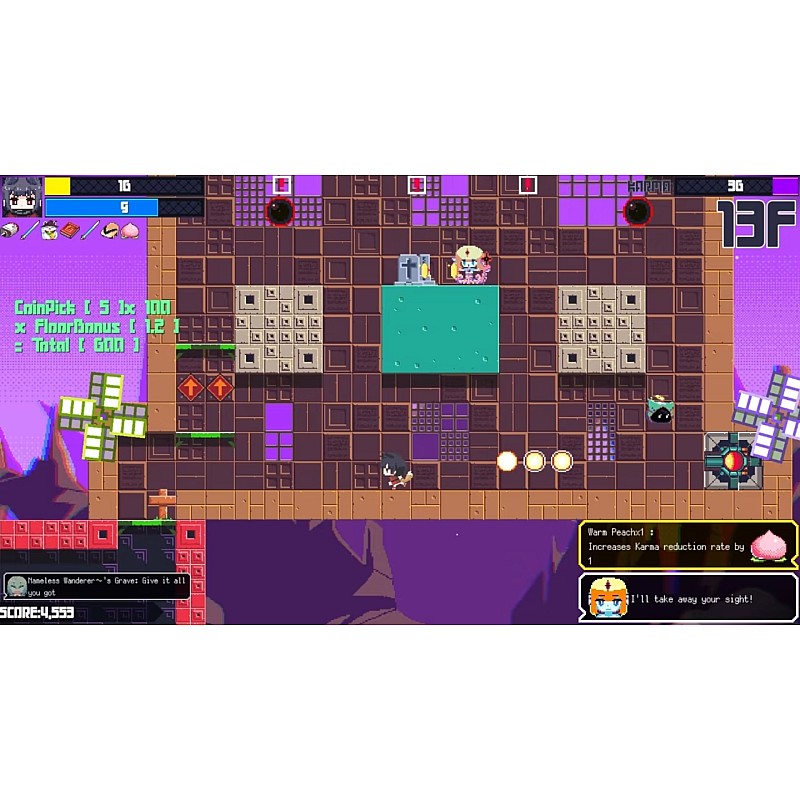Open the Nameless Wanderer's Grave message
This screenshot has width=800, height=800.
point(96,585)
